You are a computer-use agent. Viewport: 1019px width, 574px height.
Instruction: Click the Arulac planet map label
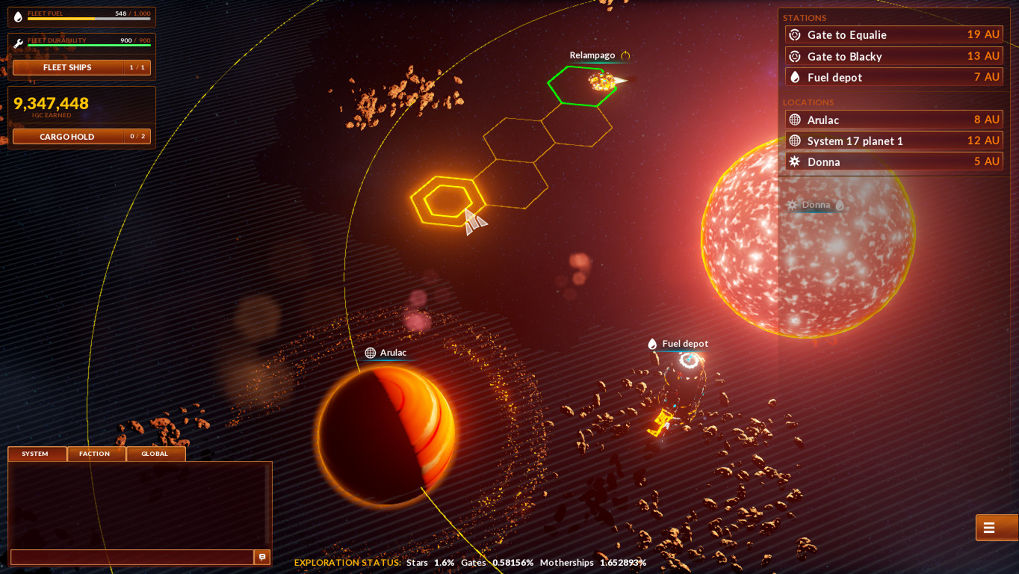coord(392,353)
